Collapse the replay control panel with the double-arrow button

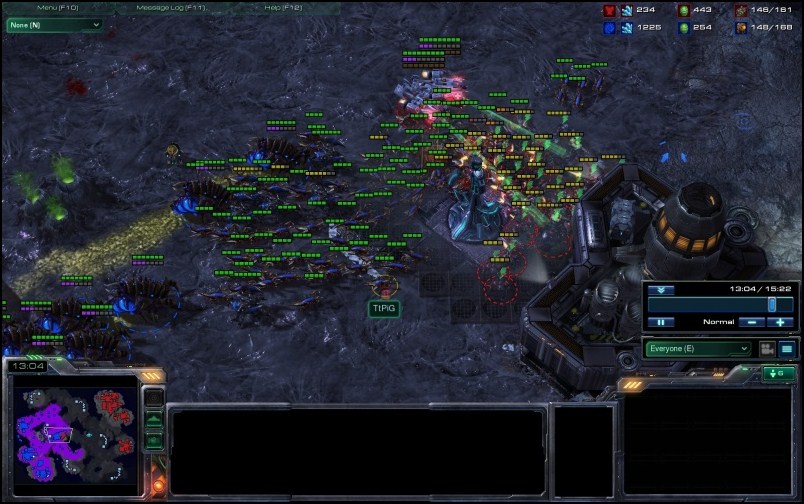661,290
